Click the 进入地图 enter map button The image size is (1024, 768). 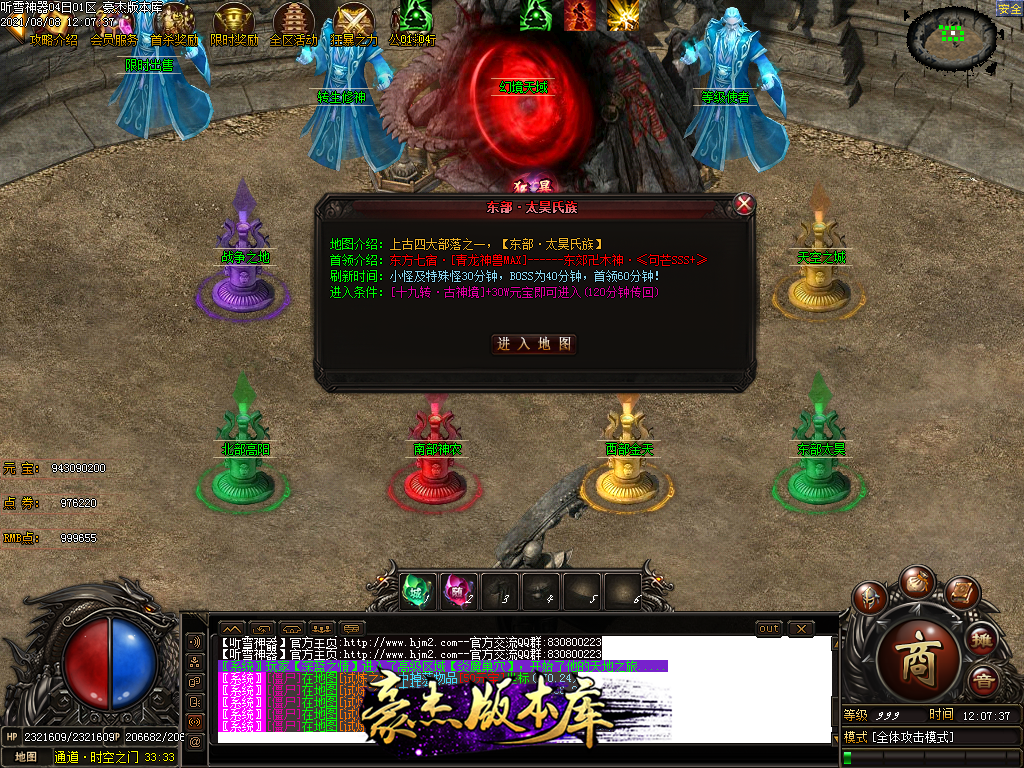point(536,343)
